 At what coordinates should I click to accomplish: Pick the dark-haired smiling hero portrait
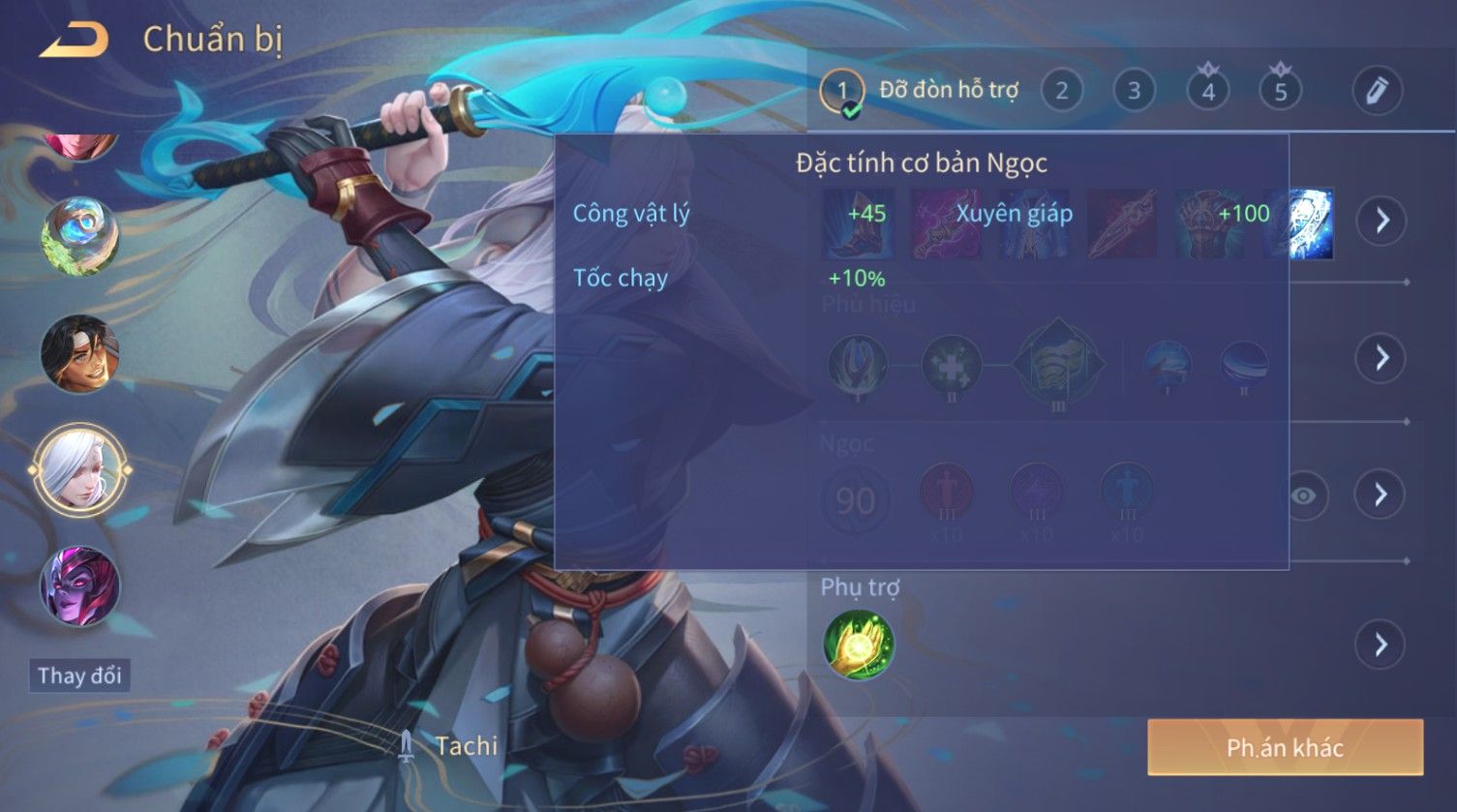click(79, 354)
